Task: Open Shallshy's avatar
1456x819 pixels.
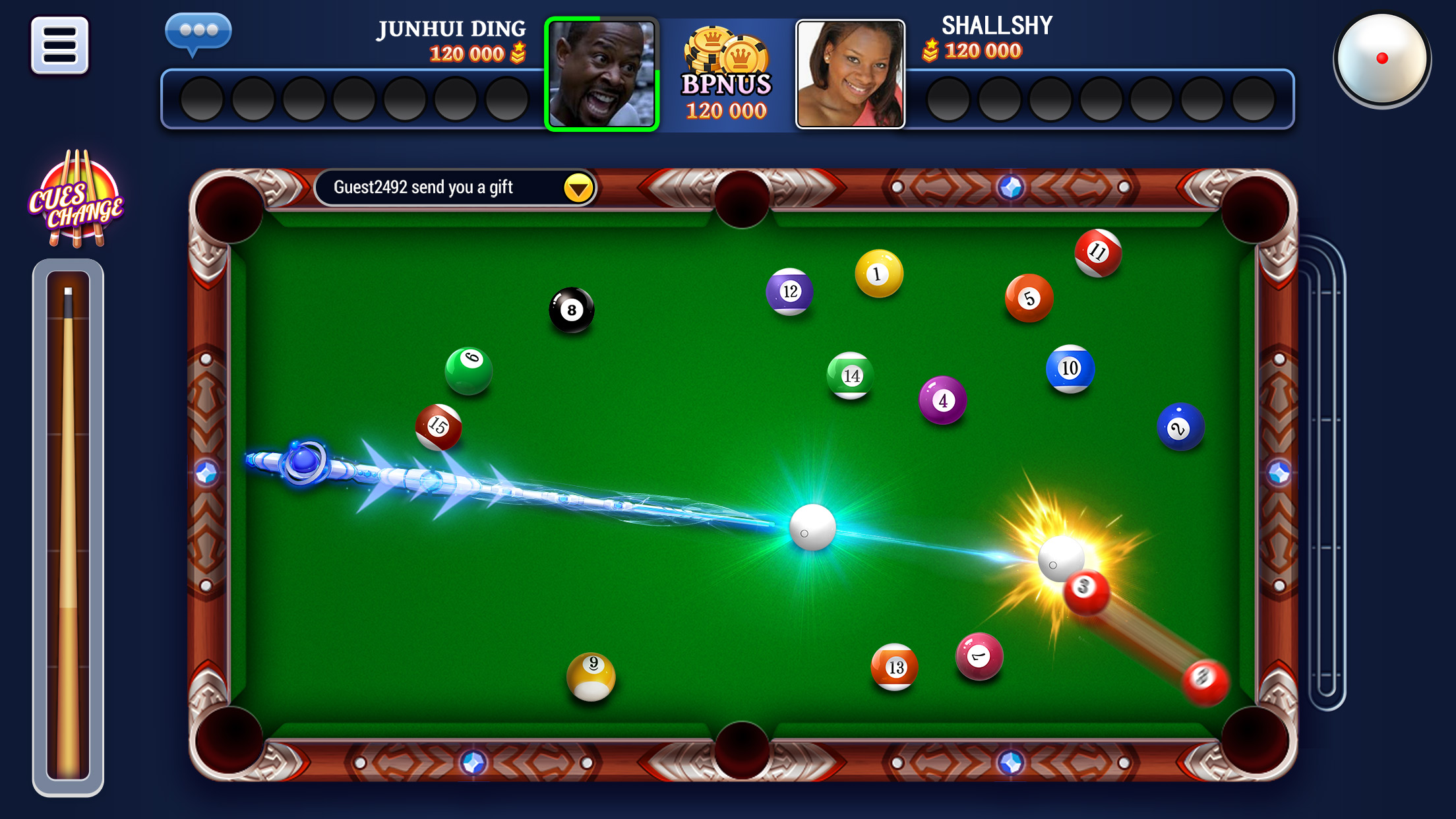Action: [851, 75]
